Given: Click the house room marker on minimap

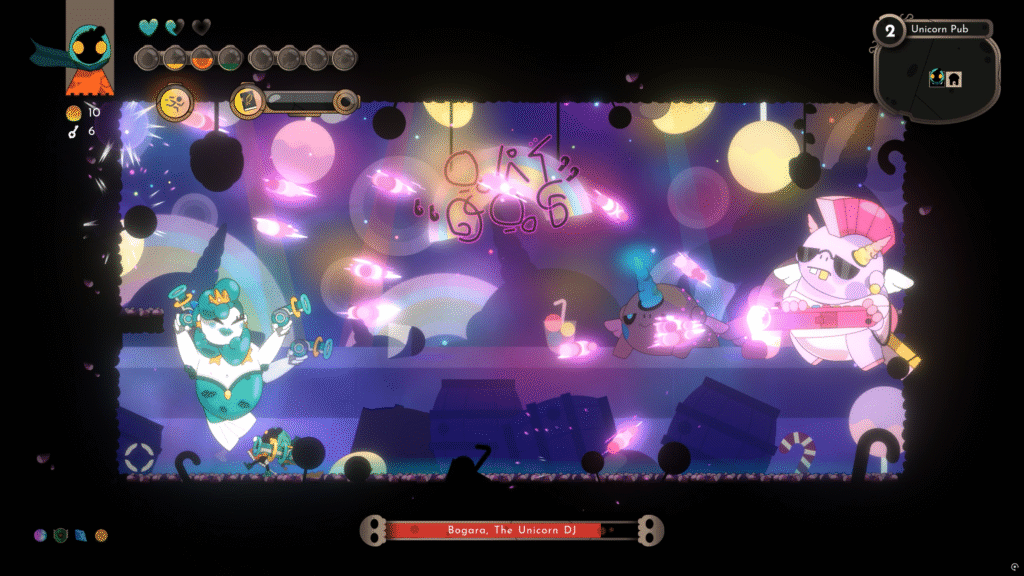Looking at the screenshot, I should 953,79.
